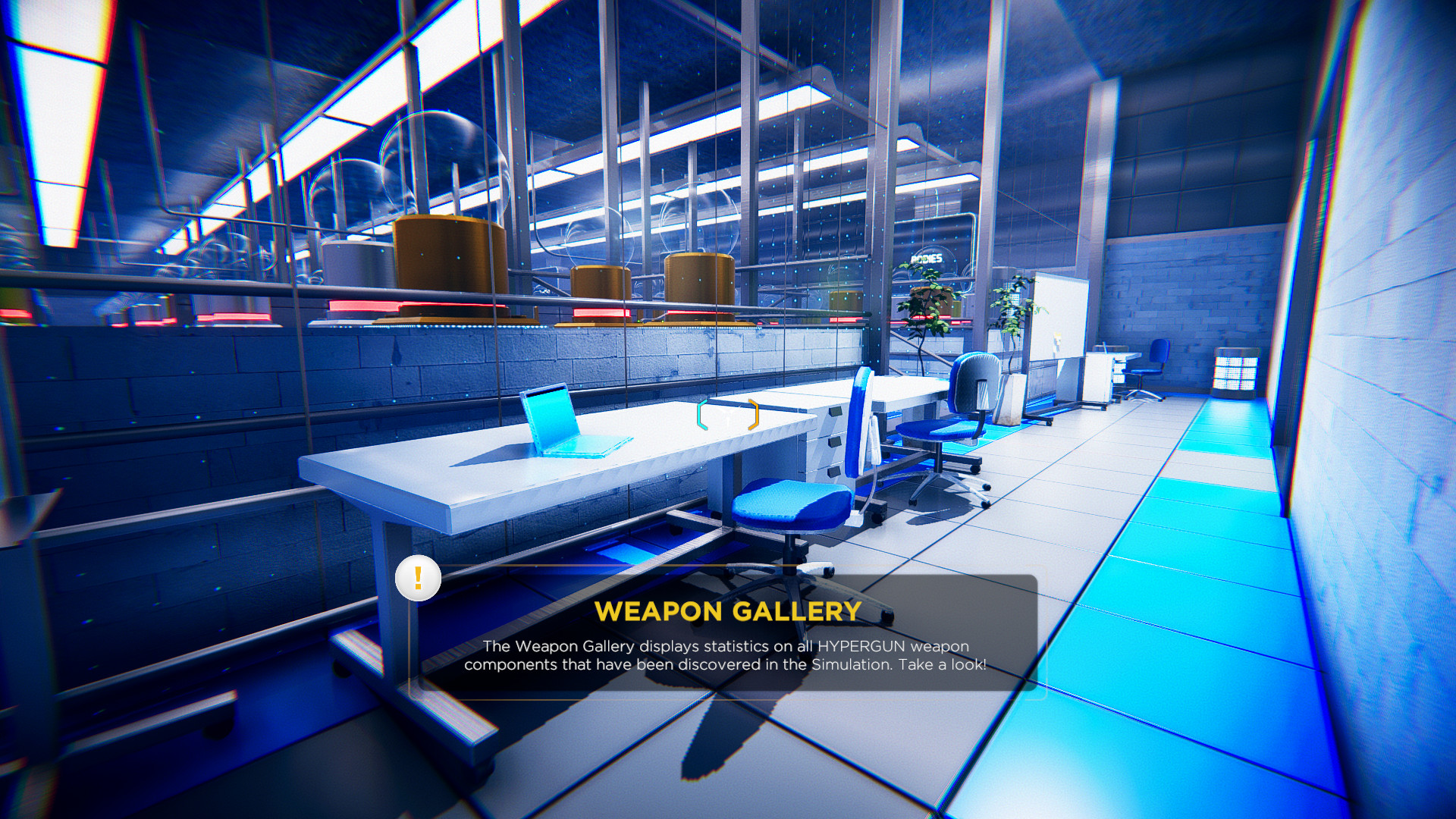Click the tutorial text about HYPERGUN components
The height and width of the screenshot is (819, 1456).
[x=726, y=655]
